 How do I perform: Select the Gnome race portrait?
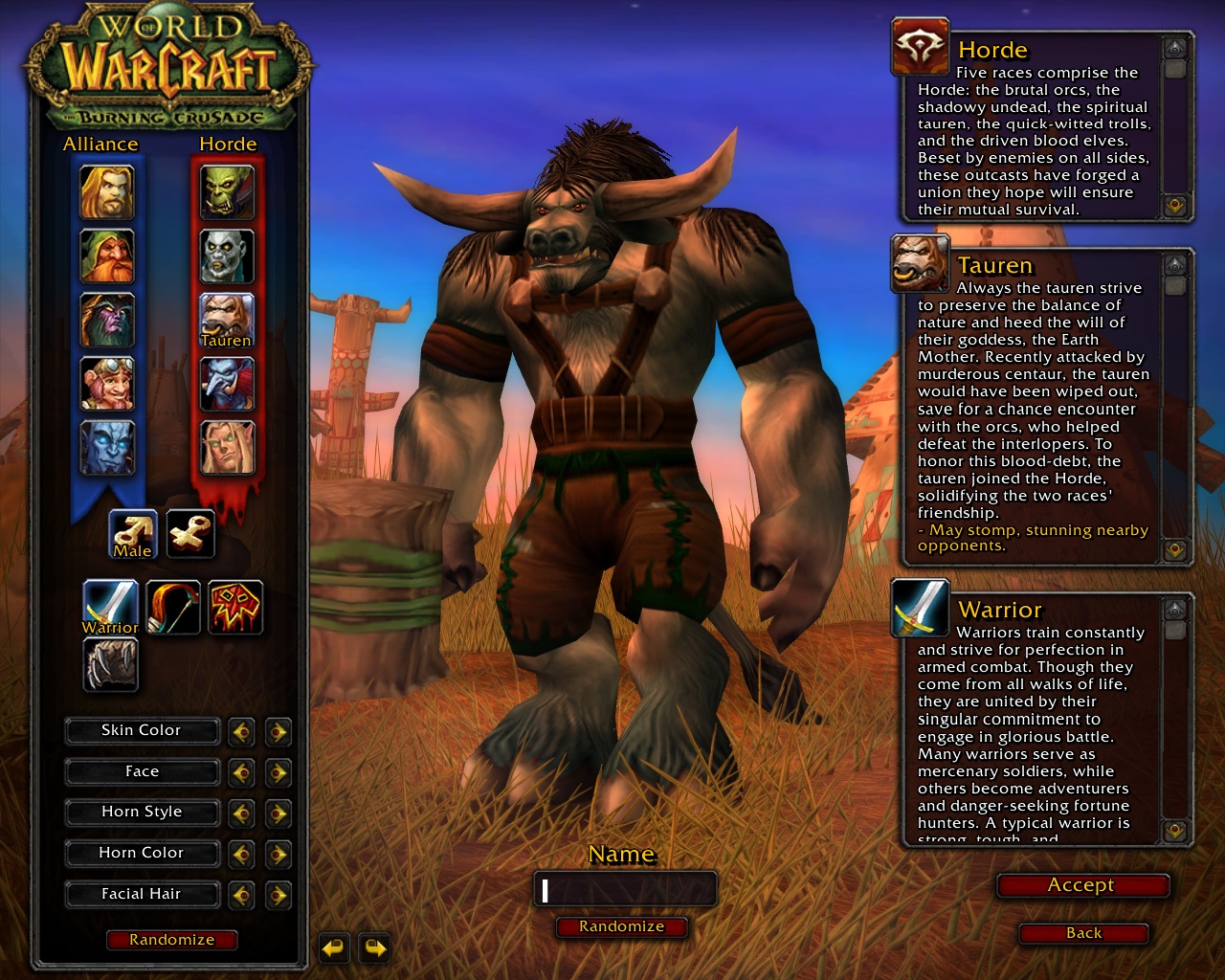point(107,384)
